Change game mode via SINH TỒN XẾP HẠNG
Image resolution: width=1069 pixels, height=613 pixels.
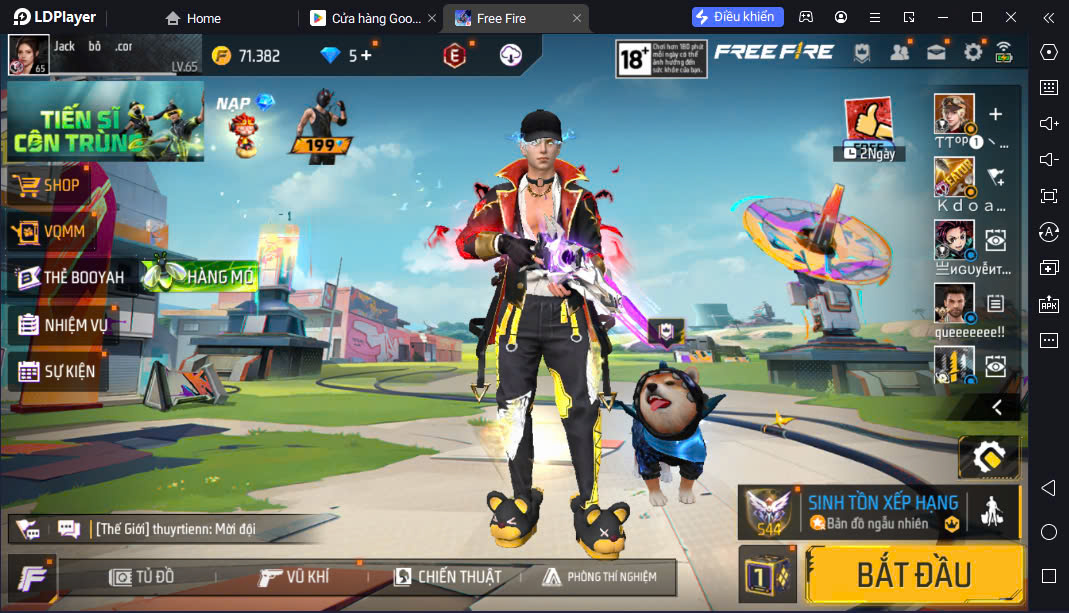880,511
